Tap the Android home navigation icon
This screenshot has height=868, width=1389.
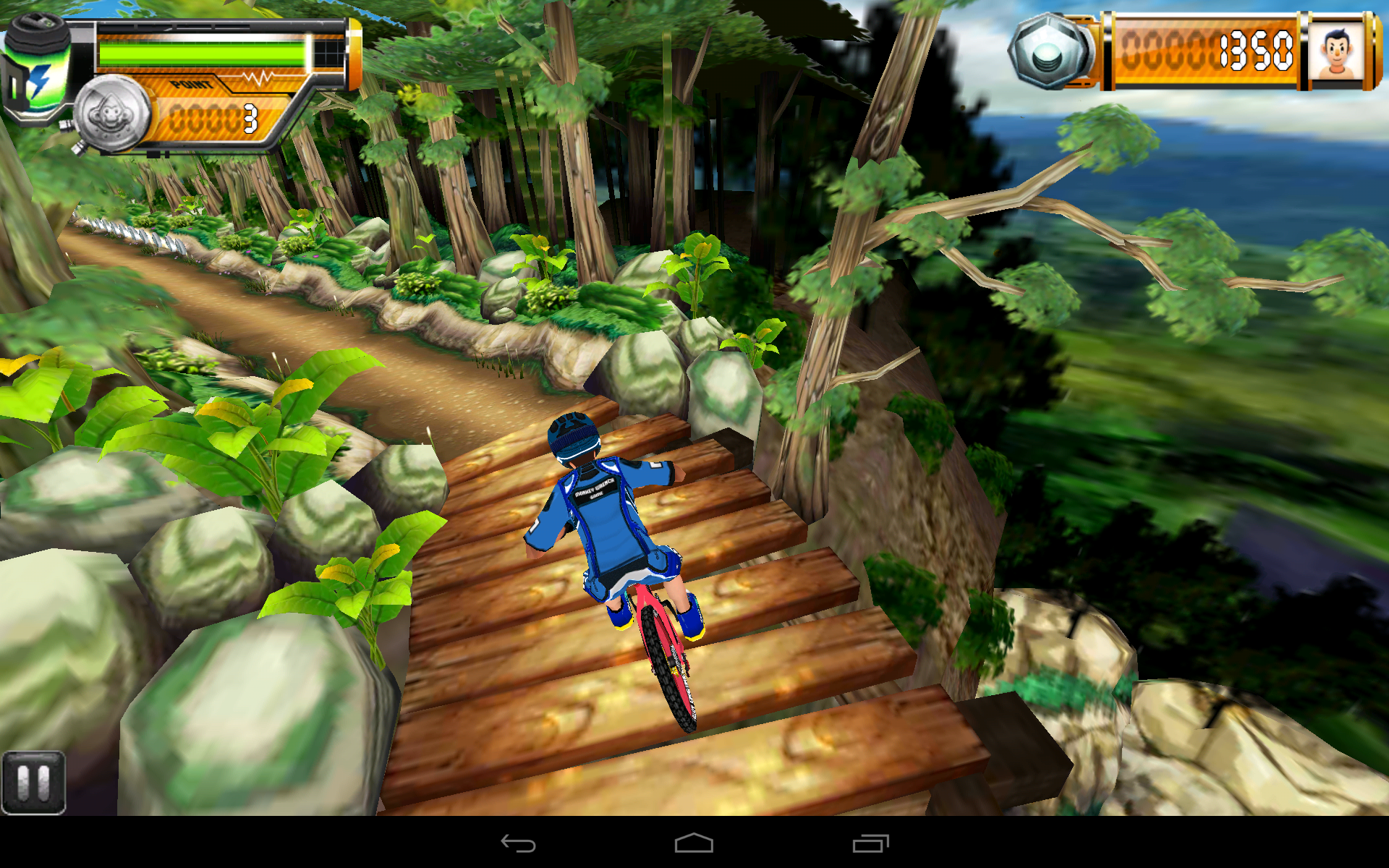[694, 843]
